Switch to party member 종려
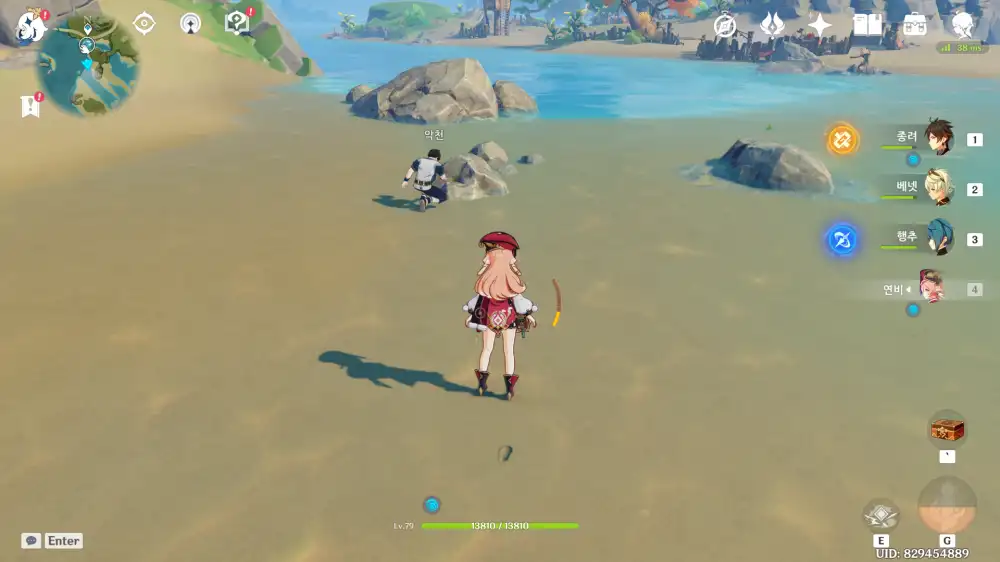Screen dimensions: 1000x562 click(938, 139)
